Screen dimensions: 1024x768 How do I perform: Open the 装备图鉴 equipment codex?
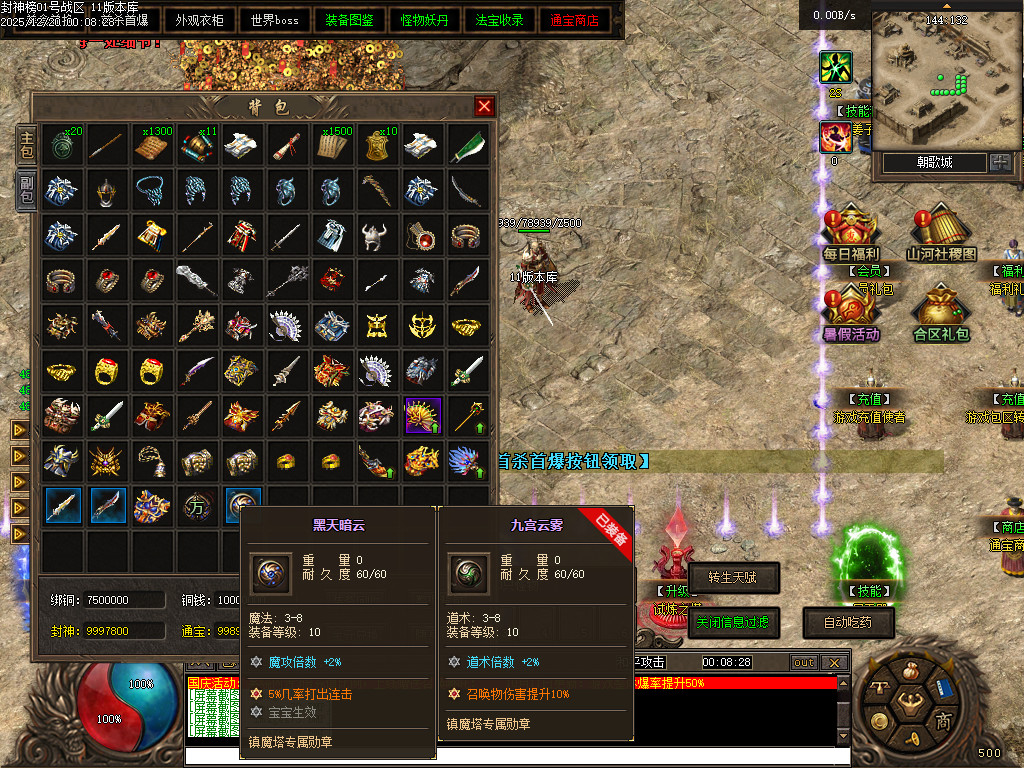click(x=351, y=20)
